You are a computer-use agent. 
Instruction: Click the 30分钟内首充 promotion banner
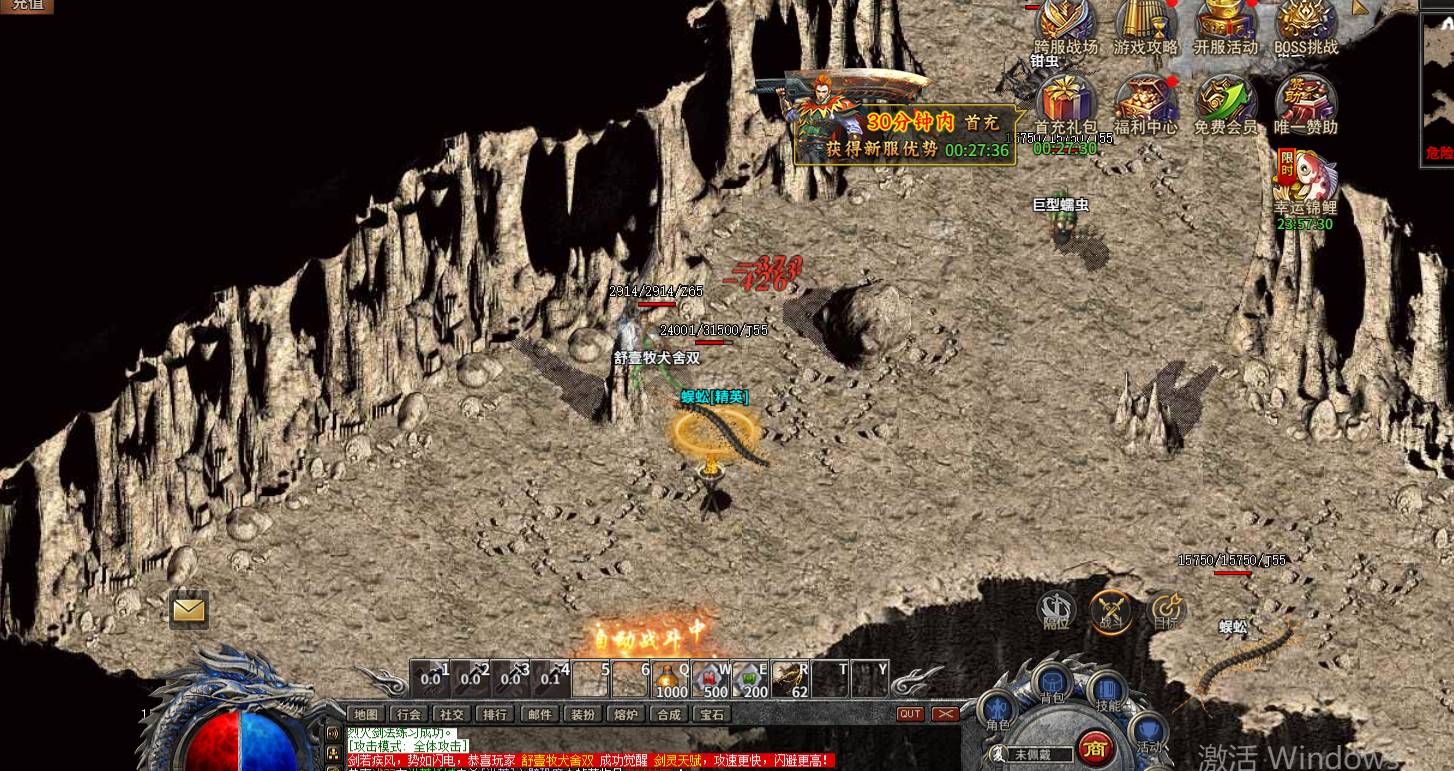(x=905, y=135)
